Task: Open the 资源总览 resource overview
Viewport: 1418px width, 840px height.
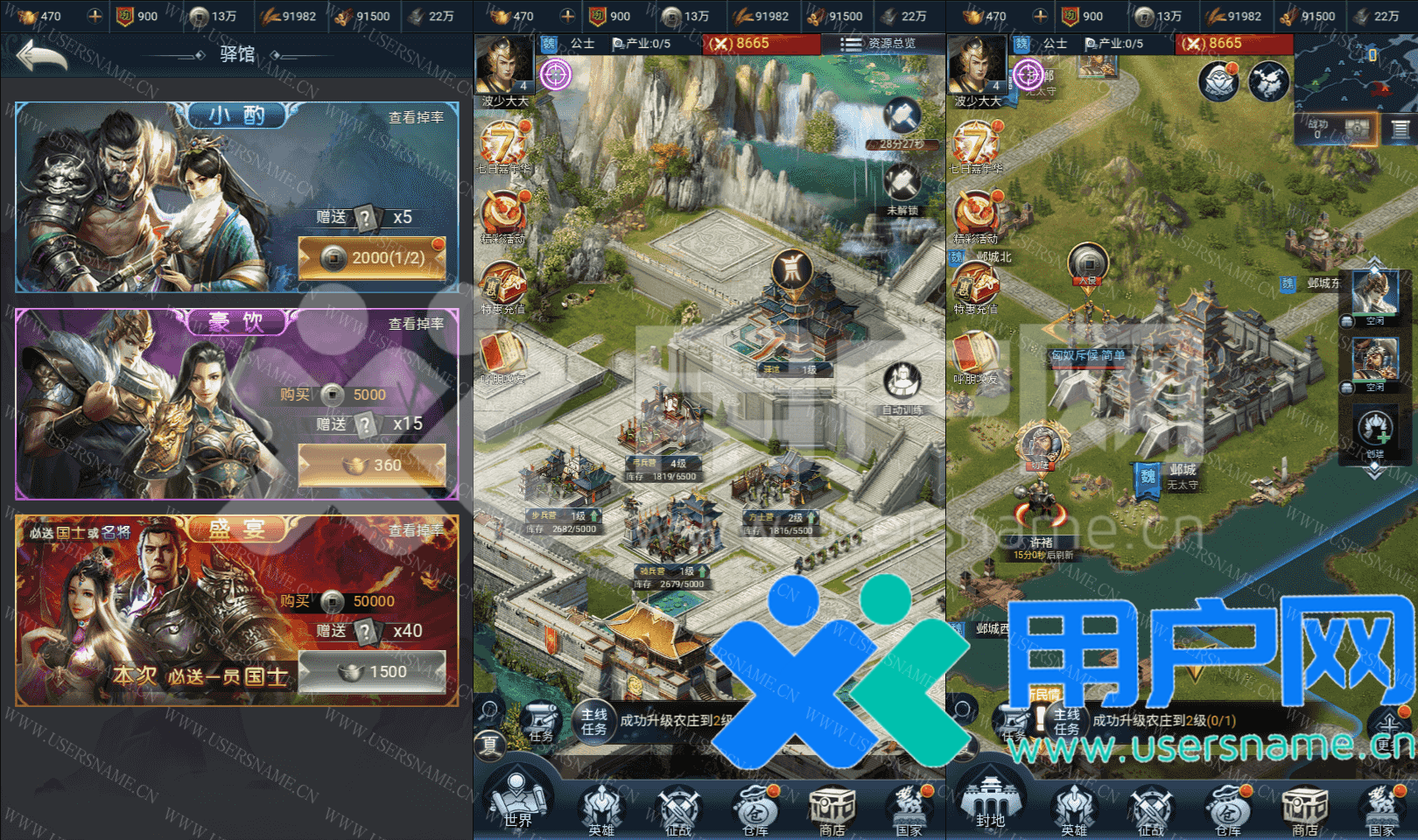Action: point(879,43)
